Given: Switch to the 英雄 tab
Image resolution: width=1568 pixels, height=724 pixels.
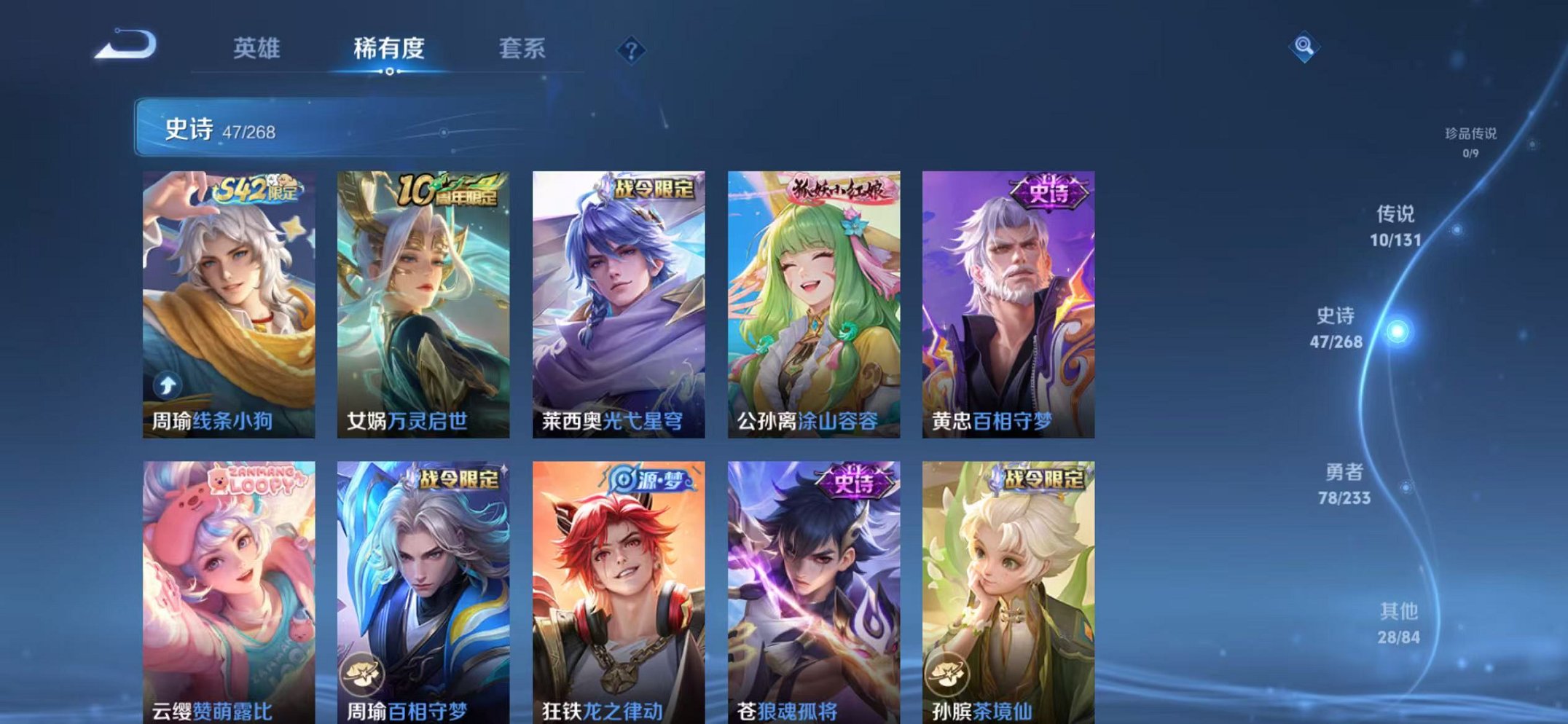Looking at the screenshot, I should click(x=258, y=50).
